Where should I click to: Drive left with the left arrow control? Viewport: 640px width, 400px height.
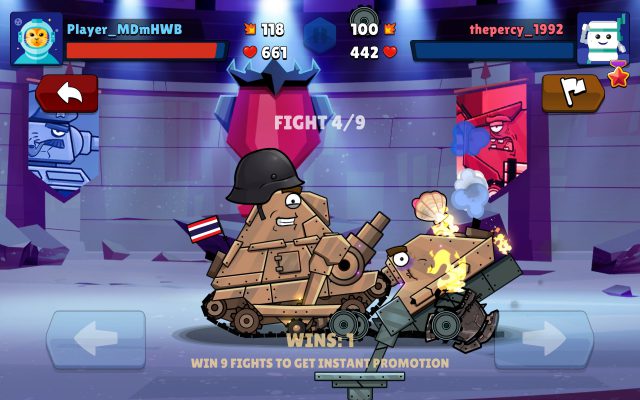95,340
